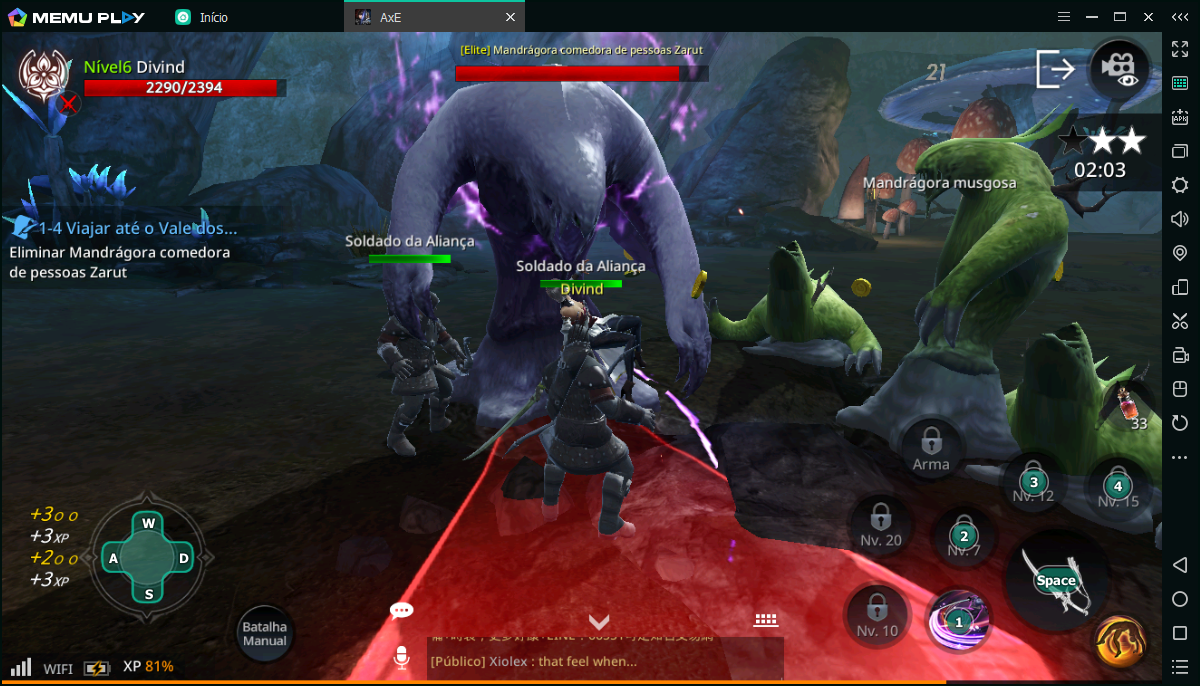Switch the camera view mode

pyautogui.click(x=1119, y=68)
